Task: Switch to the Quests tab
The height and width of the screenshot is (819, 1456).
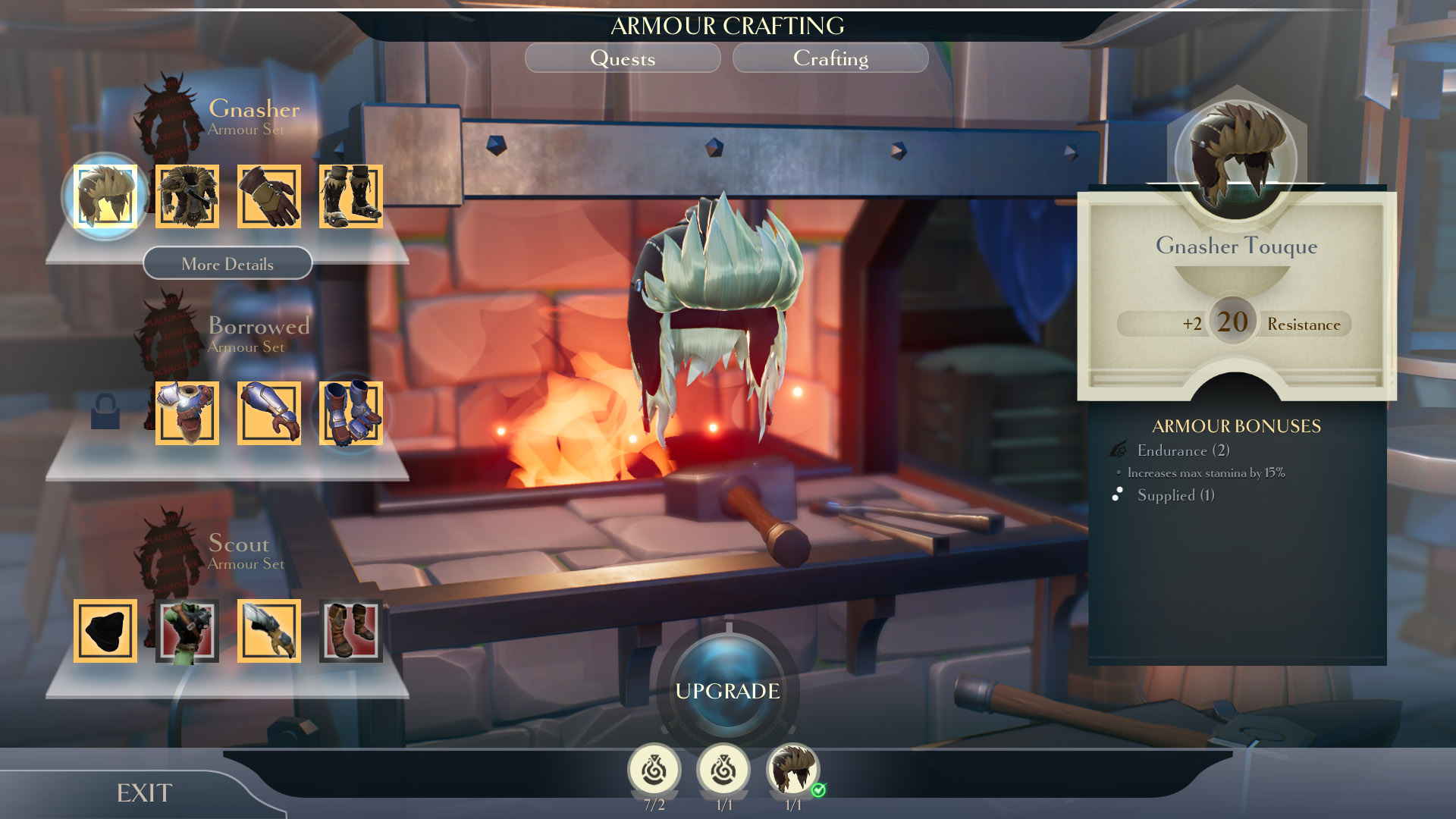Action: point(623,58)
